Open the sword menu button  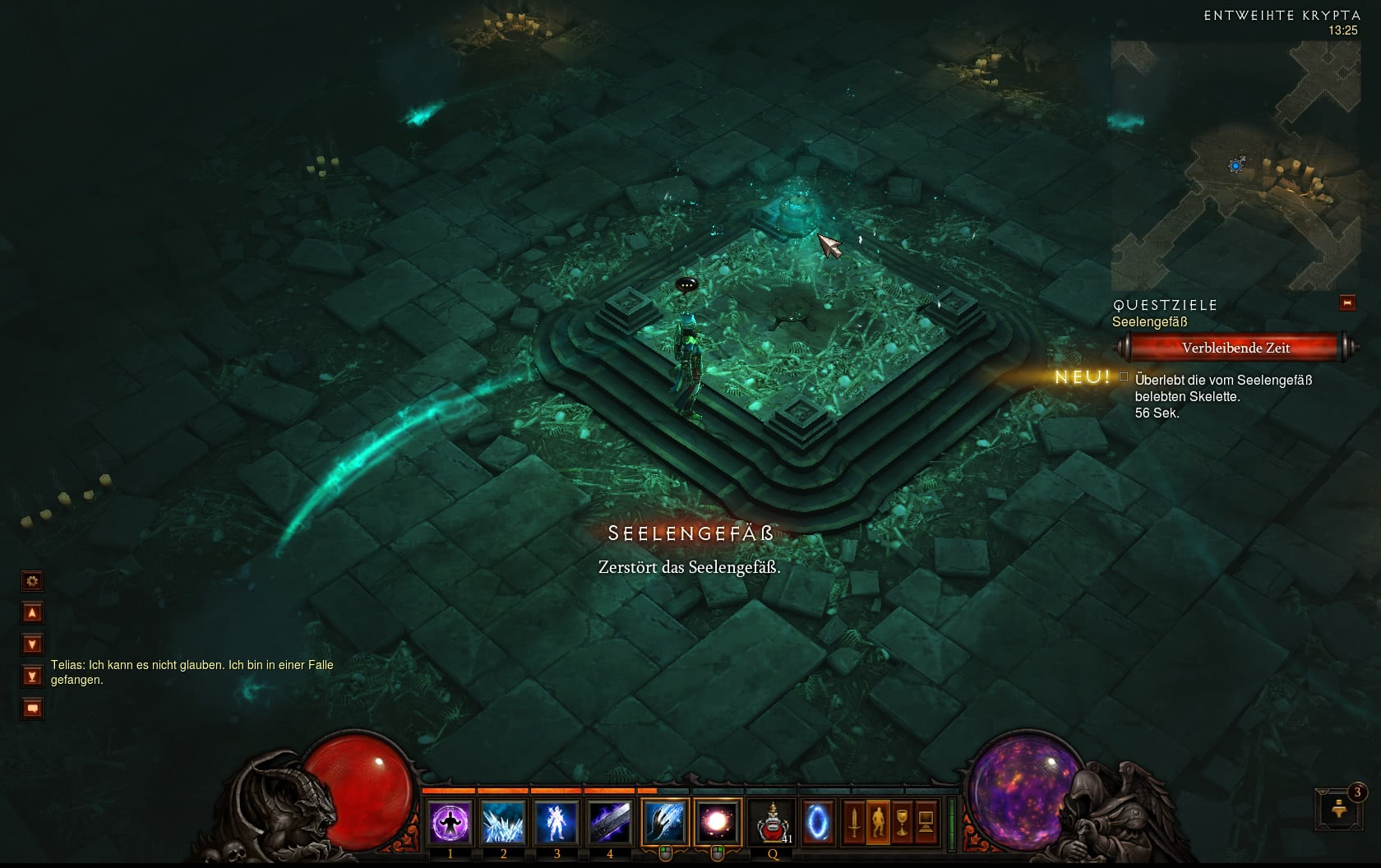pos(854,822)
